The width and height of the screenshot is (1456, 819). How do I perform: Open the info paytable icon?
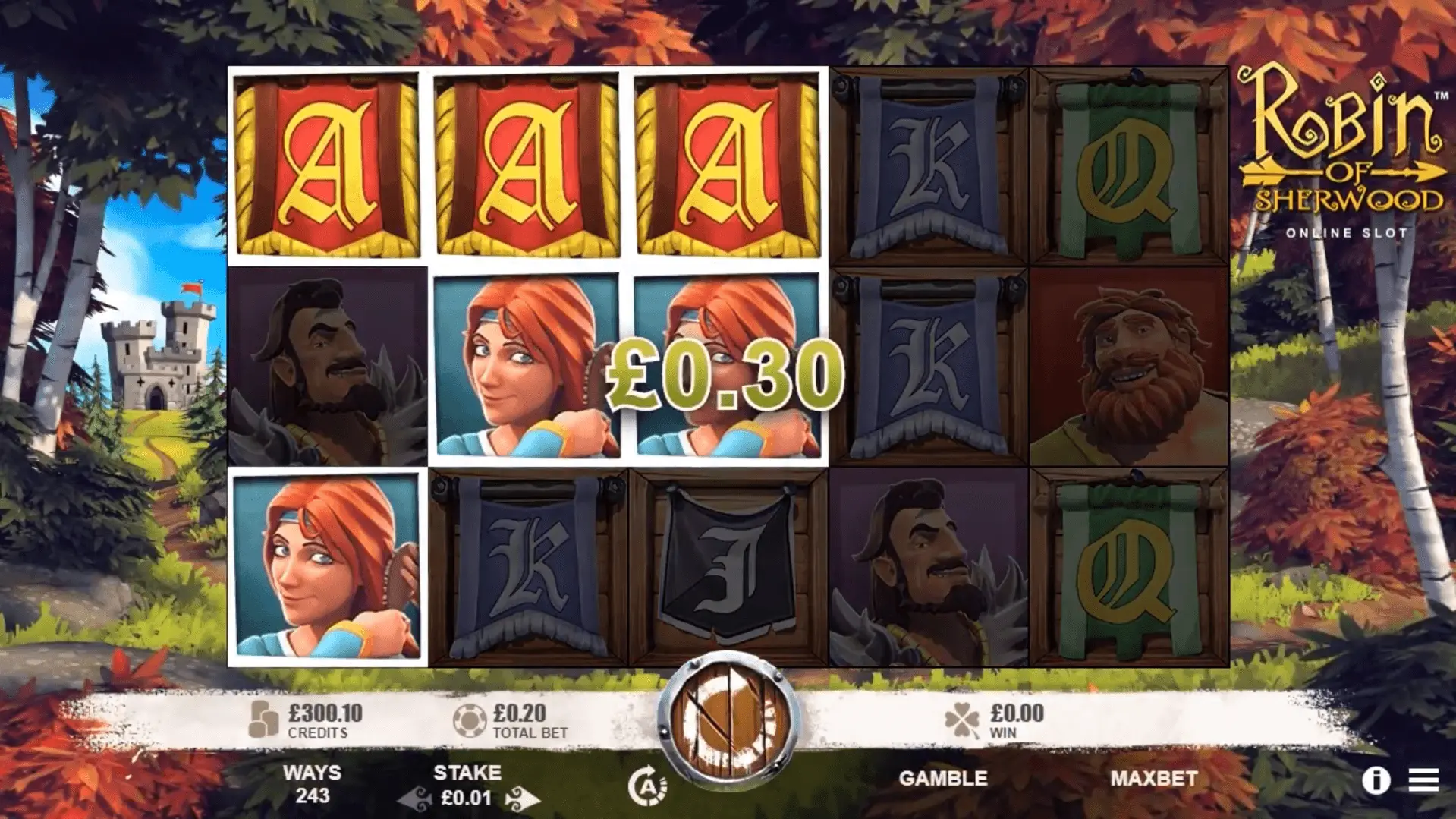click(1375, 780)
